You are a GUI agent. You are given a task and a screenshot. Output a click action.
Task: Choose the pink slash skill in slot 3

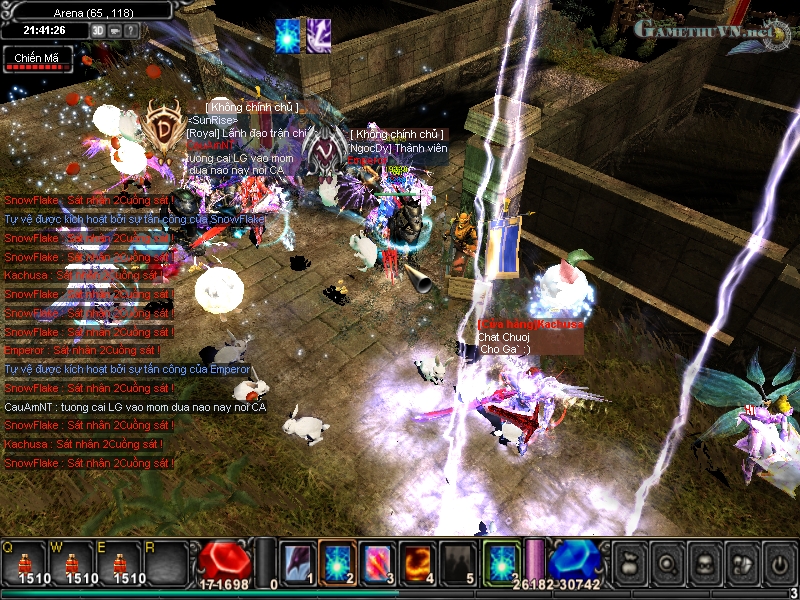tap(377, 563)
